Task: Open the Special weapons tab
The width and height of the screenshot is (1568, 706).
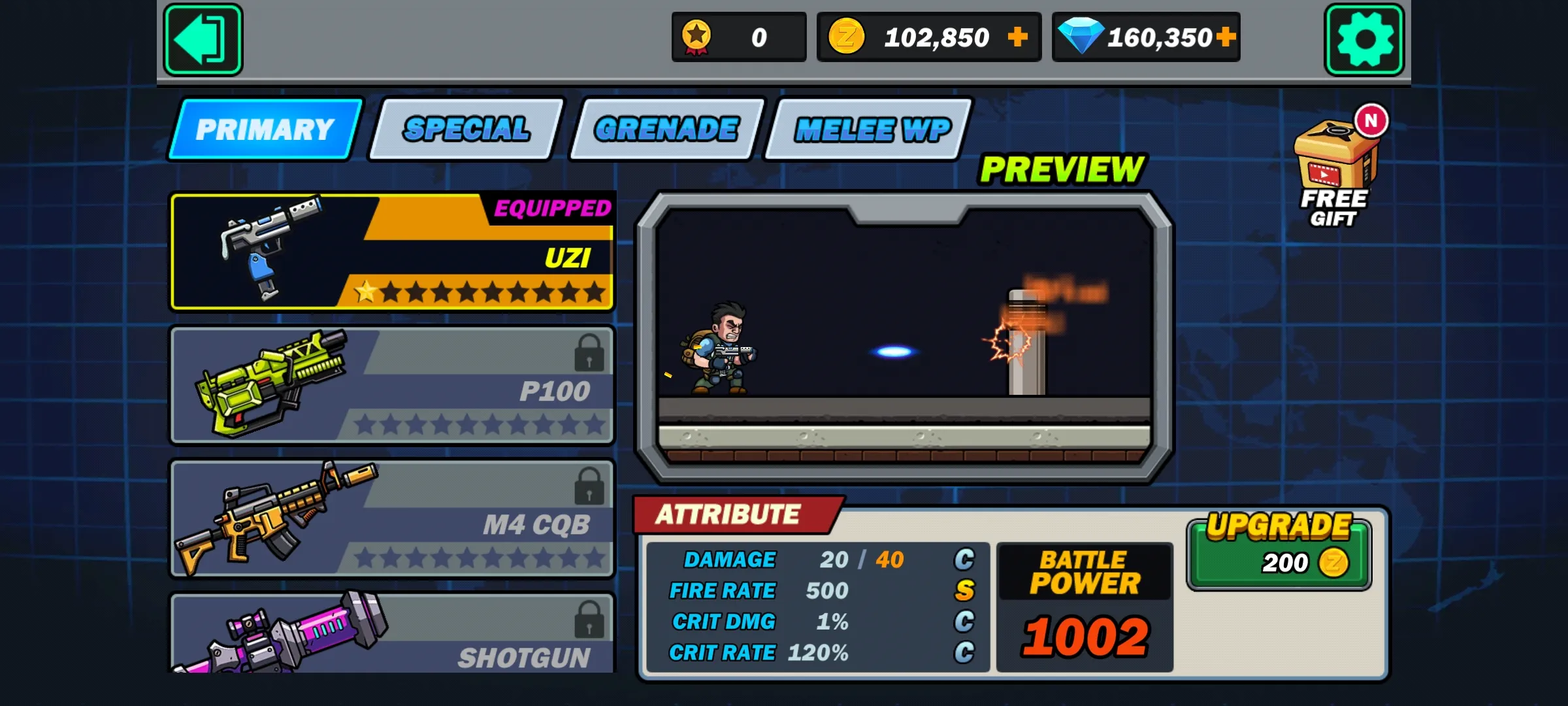Action: click(466, 129)
